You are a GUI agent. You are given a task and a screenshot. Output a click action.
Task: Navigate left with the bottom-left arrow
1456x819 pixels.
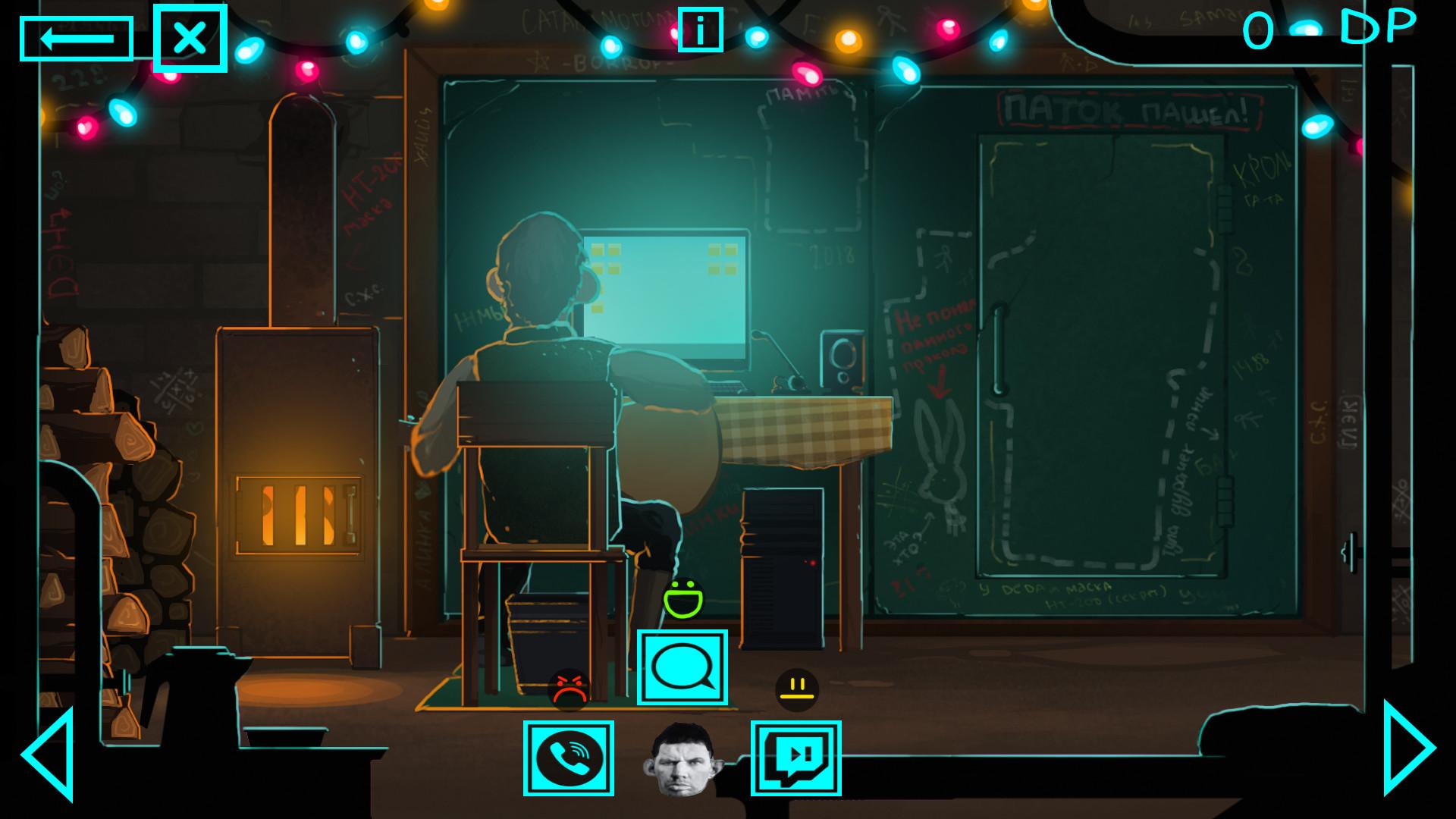(x=49, y=755)
